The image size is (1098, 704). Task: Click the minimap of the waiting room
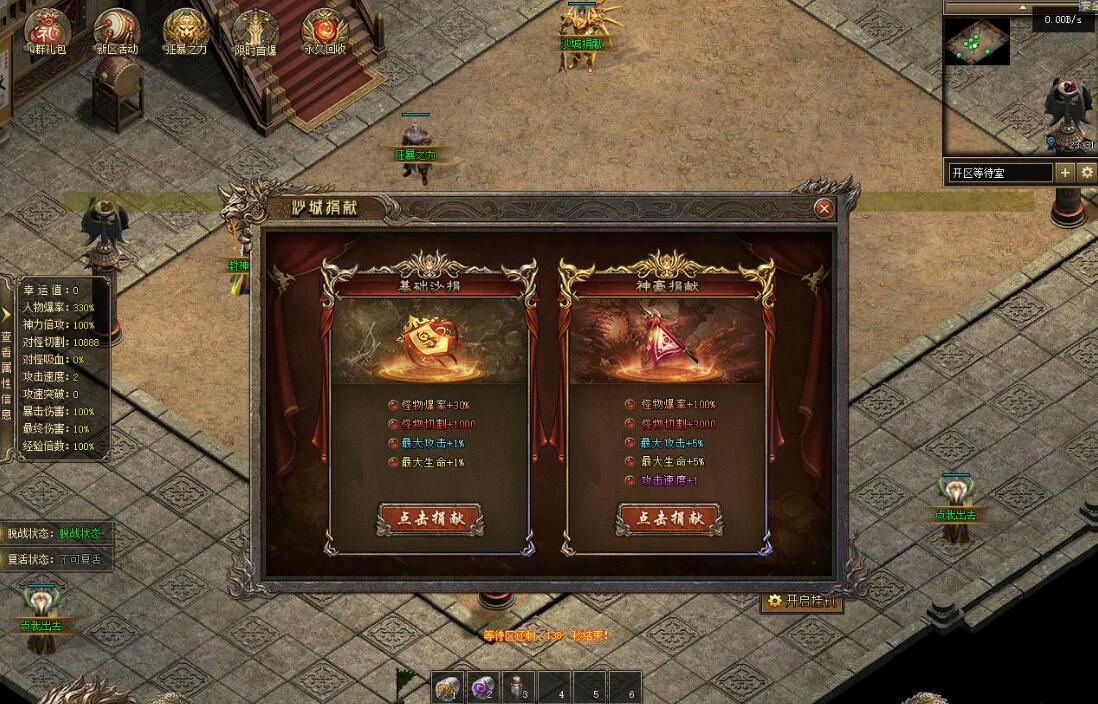[x=977, y=42]
